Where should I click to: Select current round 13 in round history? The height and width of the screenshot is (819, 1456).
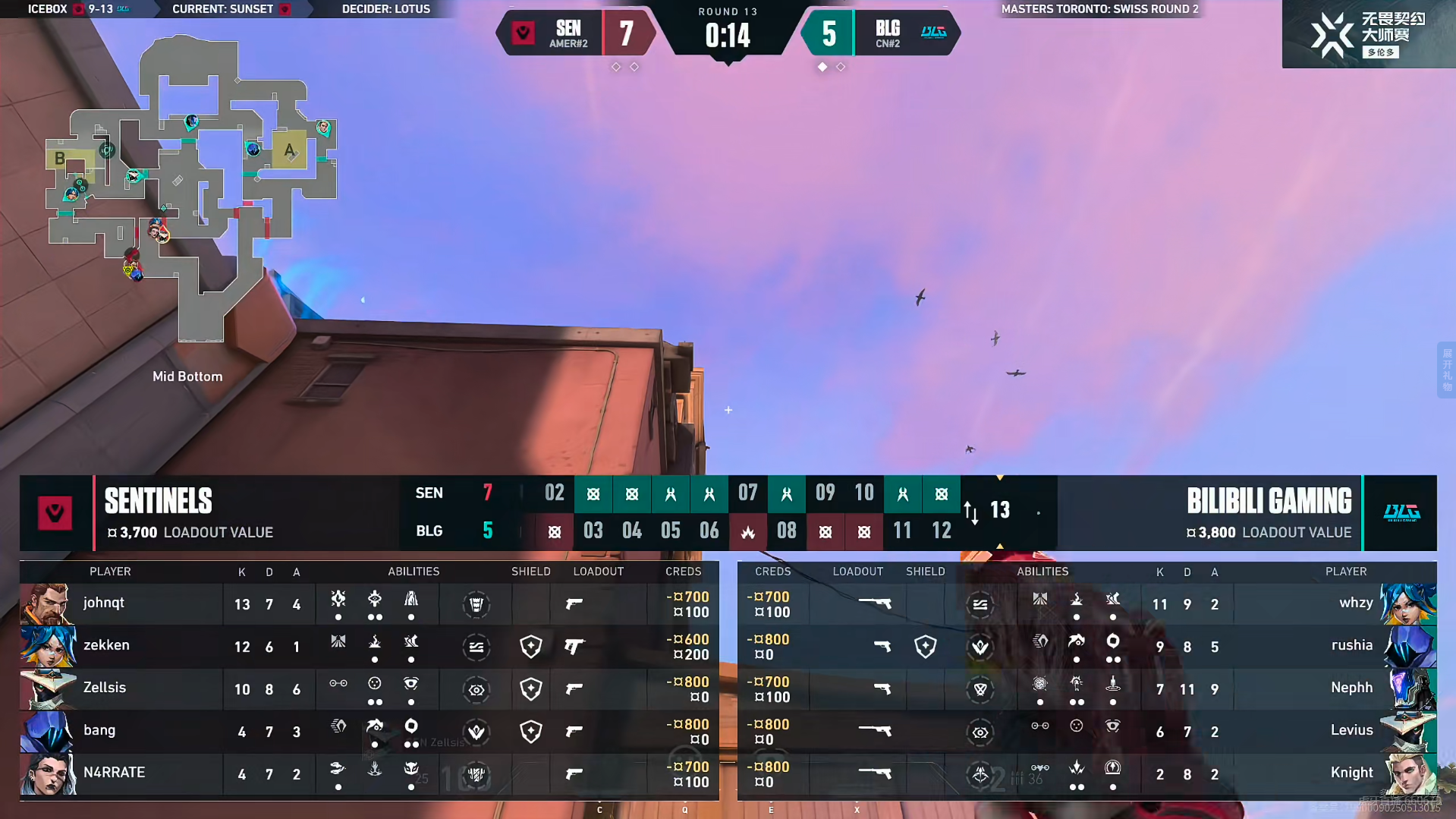click(999, 510)
